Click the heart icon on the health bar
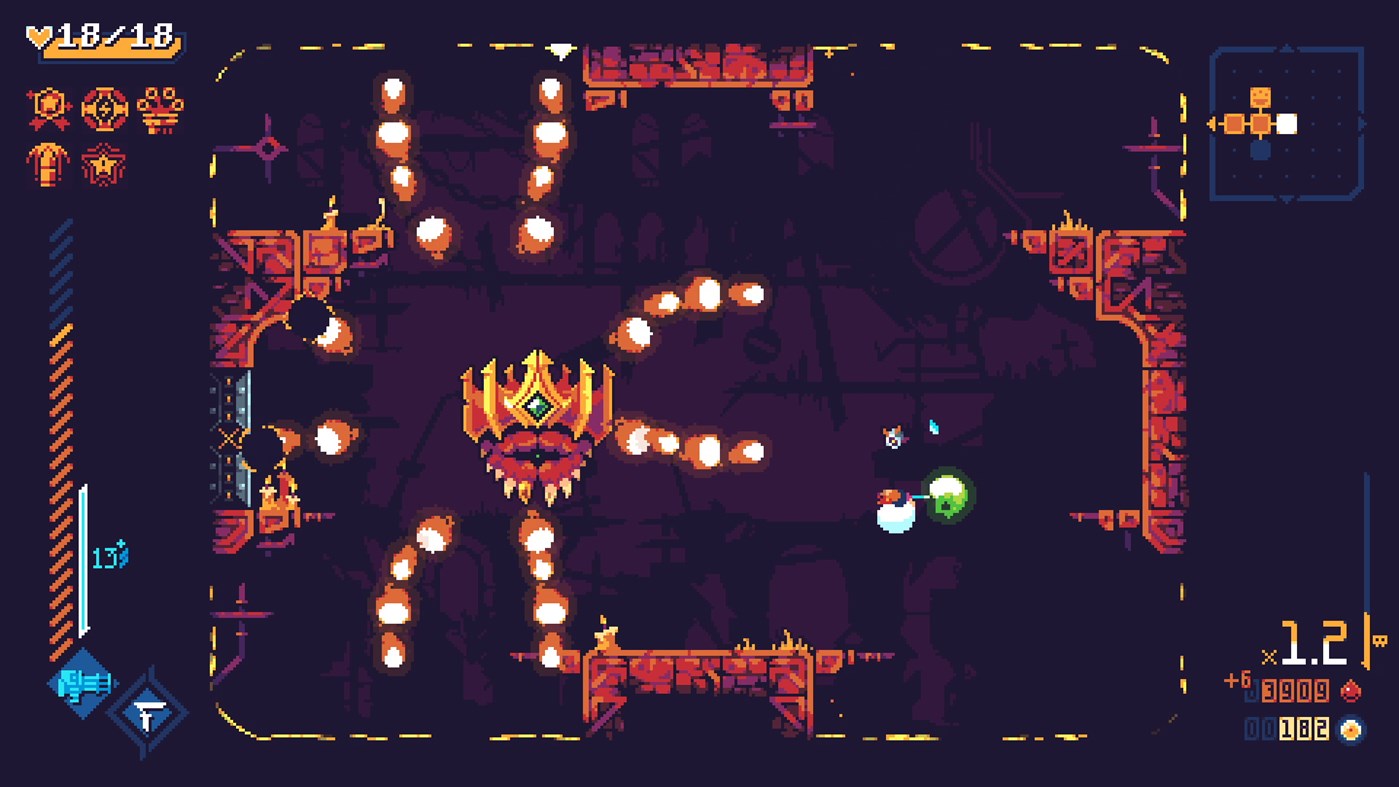The width and height of the screenshot is (1399, 787). click(40, 33)
